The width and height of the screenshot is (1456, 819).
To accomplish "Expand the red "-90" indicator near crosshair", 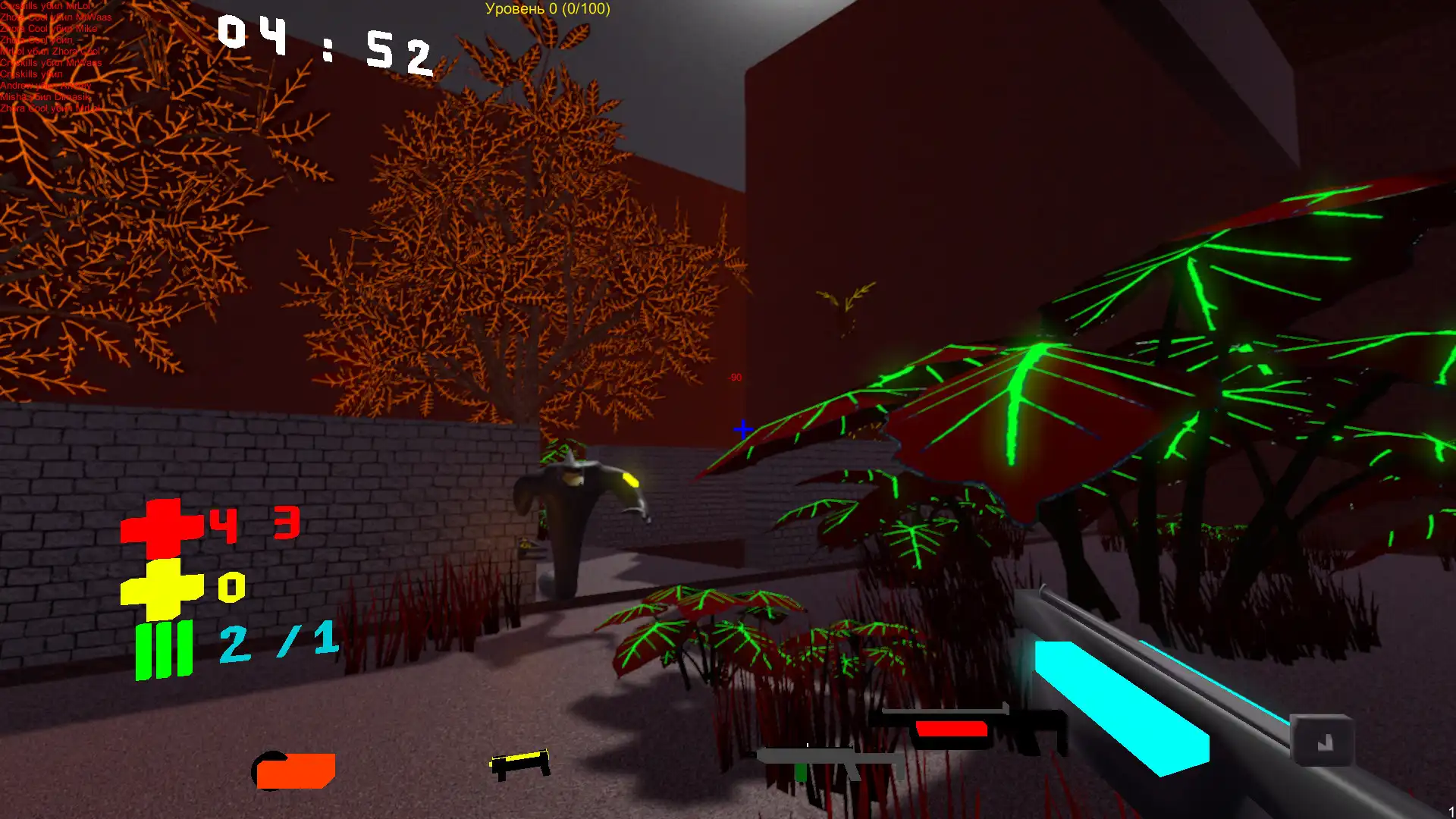I will (x=733, y=376).
